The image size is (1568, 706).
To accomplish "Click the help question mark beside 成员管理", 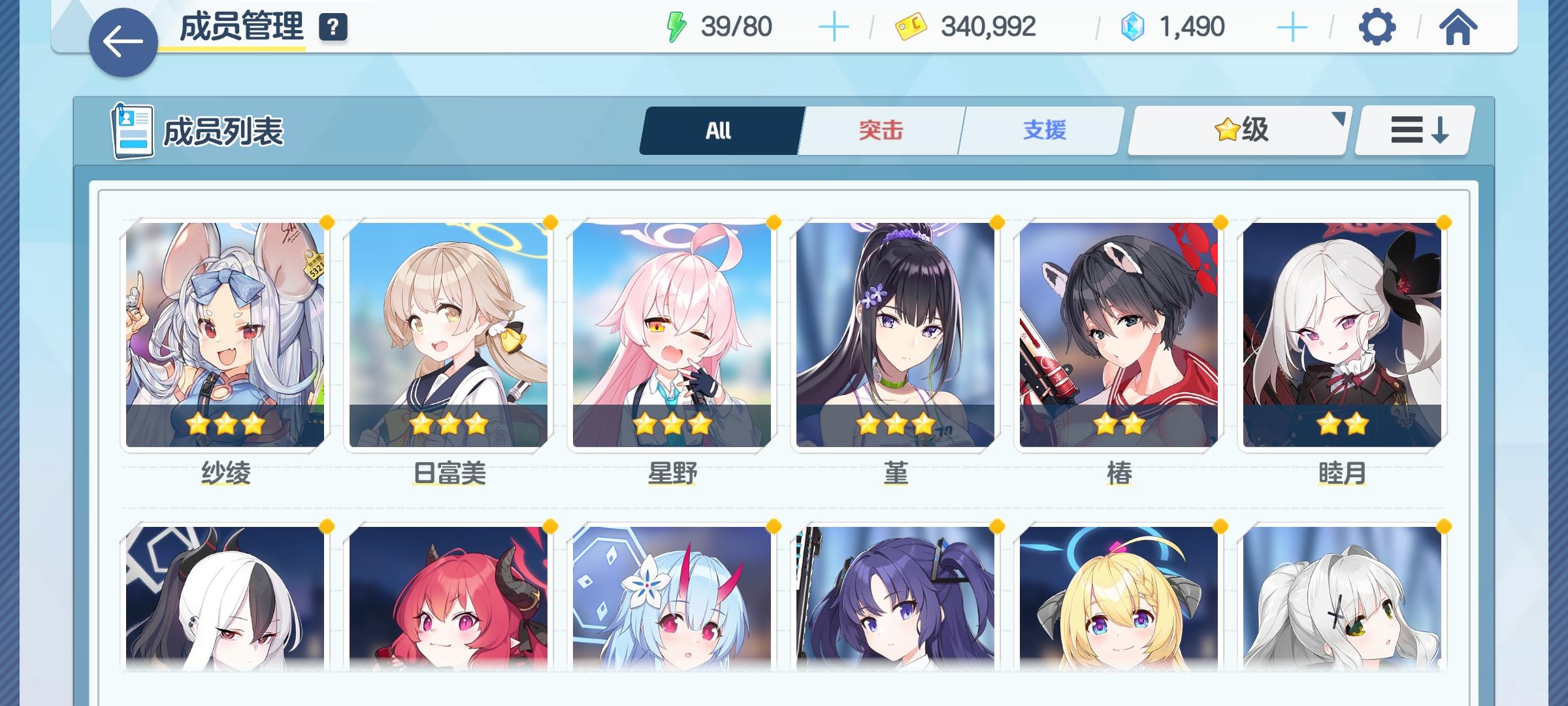I will [332, 27].
